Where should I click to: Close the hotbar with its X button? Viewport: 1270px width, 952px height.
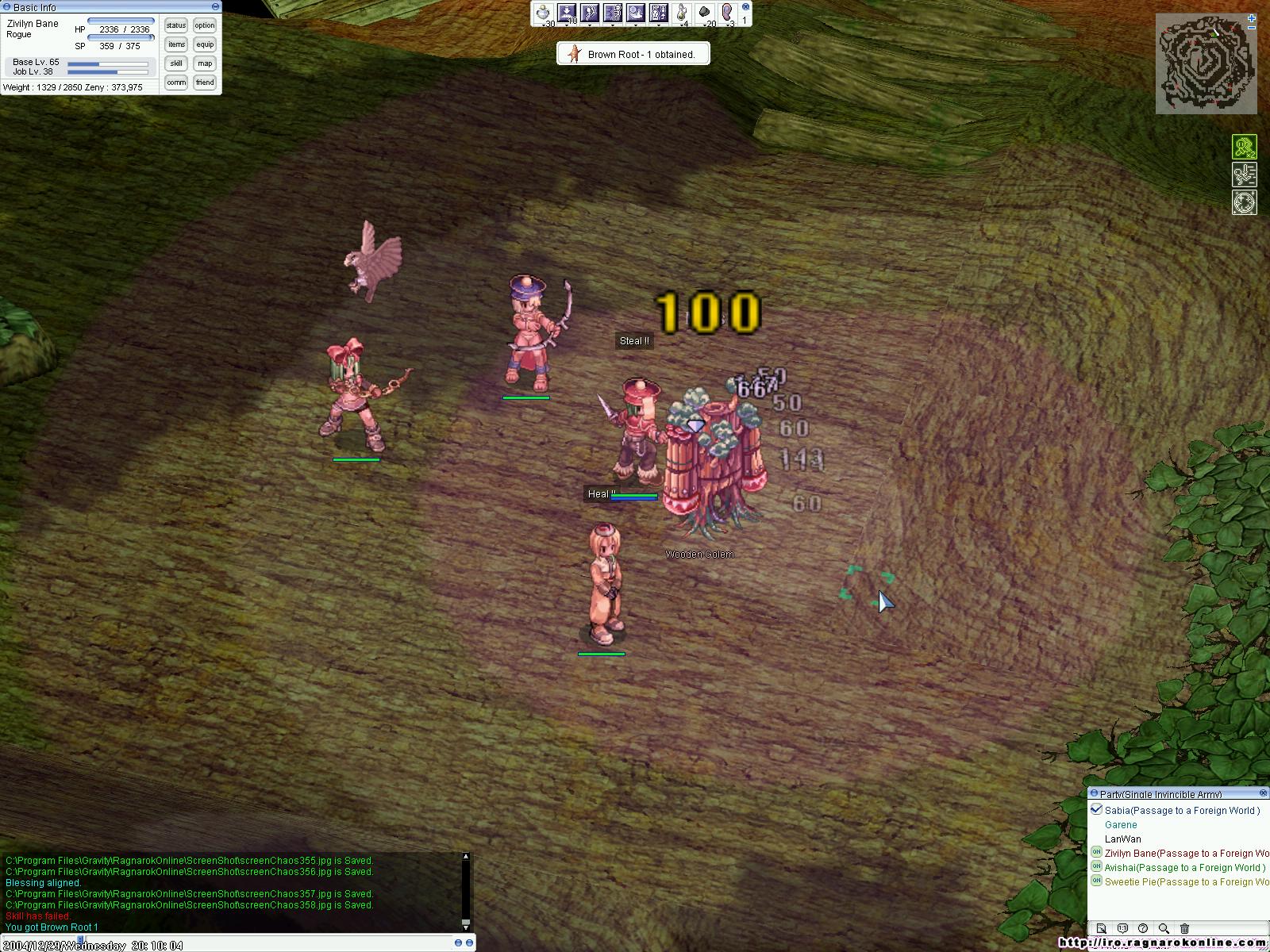coord(745,7)
